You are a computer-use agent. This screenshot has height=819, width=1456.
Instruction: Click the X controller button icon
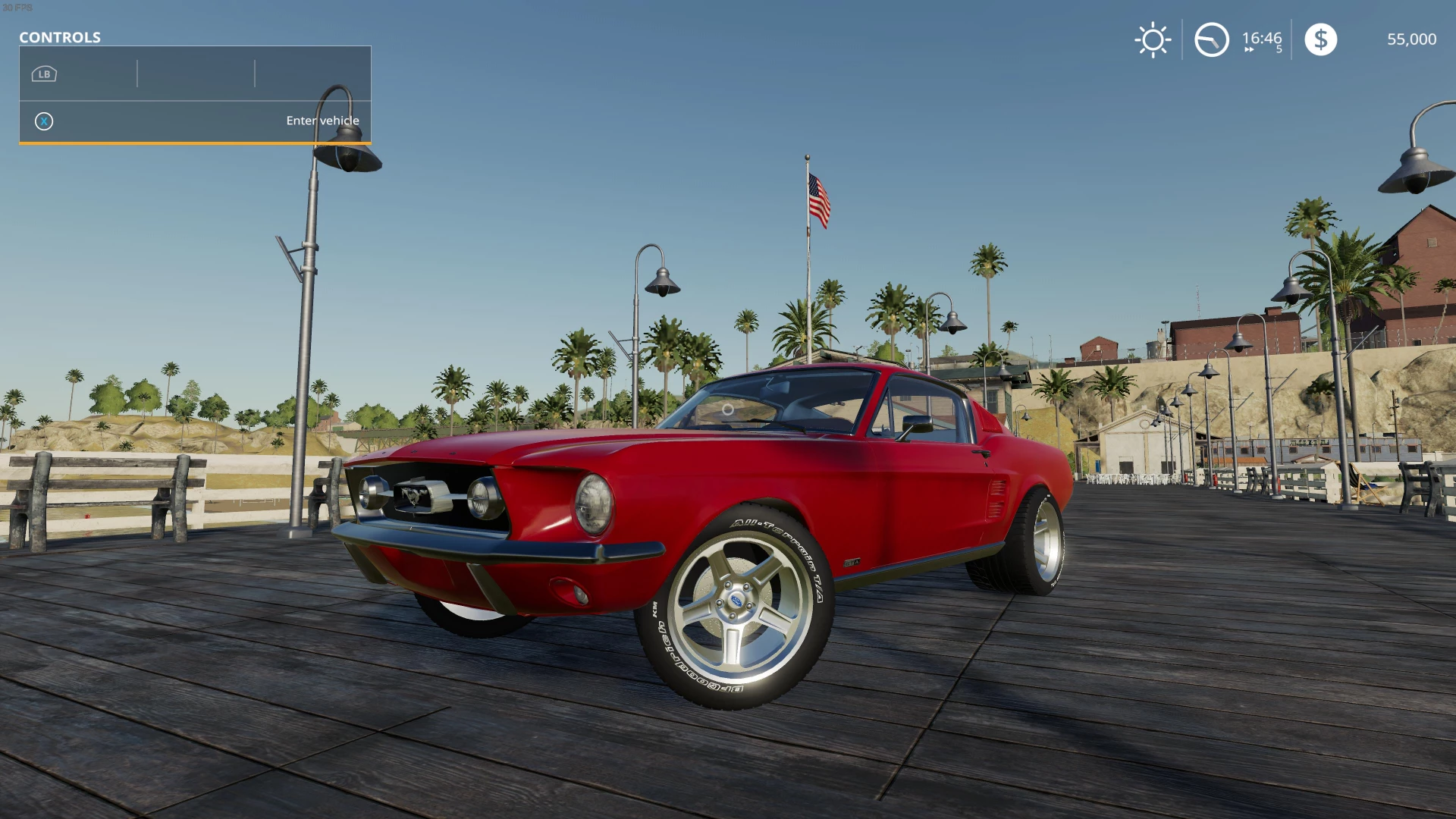43,121
